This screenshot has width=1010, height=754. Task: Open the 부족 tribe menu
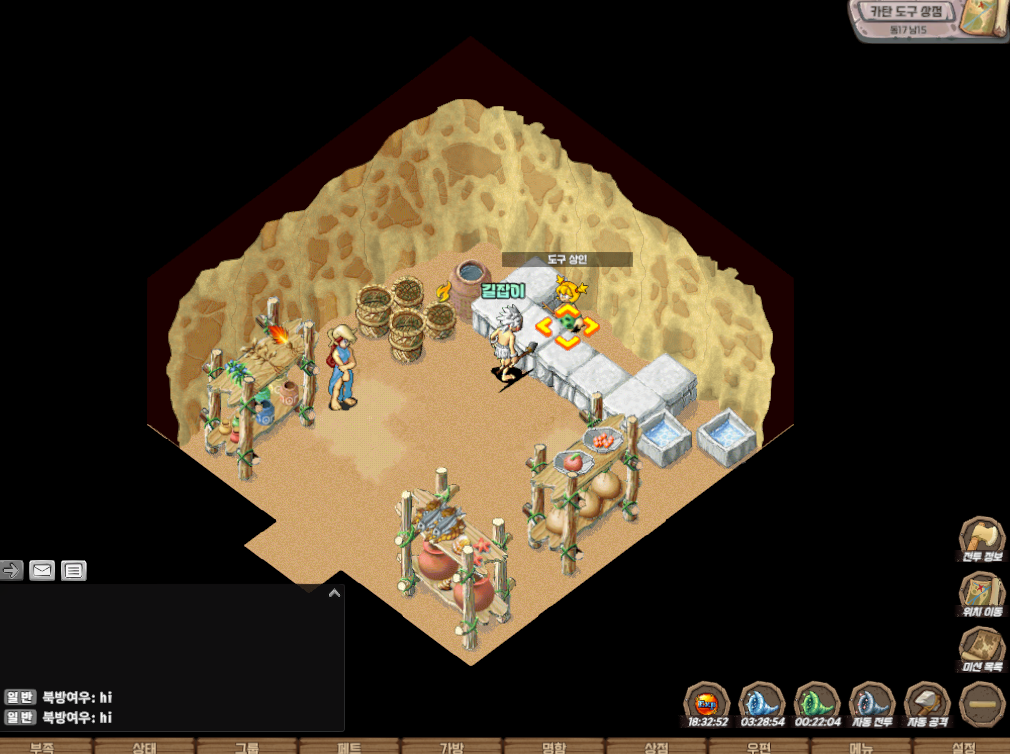click(x=42, y=747)
